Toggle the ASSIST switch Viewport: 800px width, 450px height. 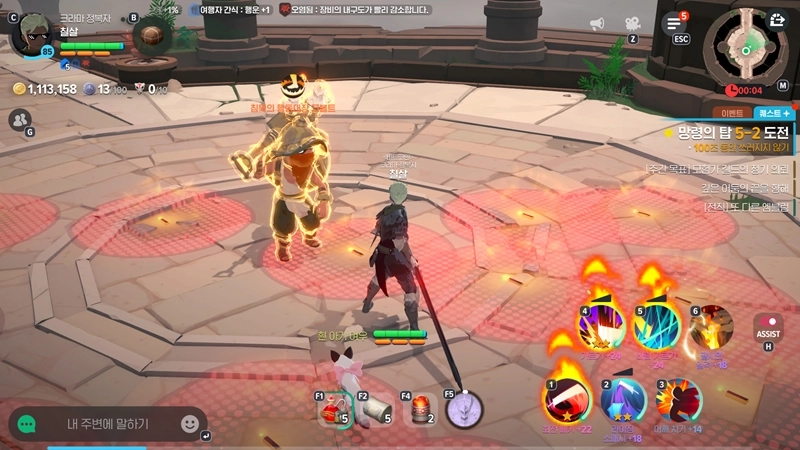pos(768,327)
